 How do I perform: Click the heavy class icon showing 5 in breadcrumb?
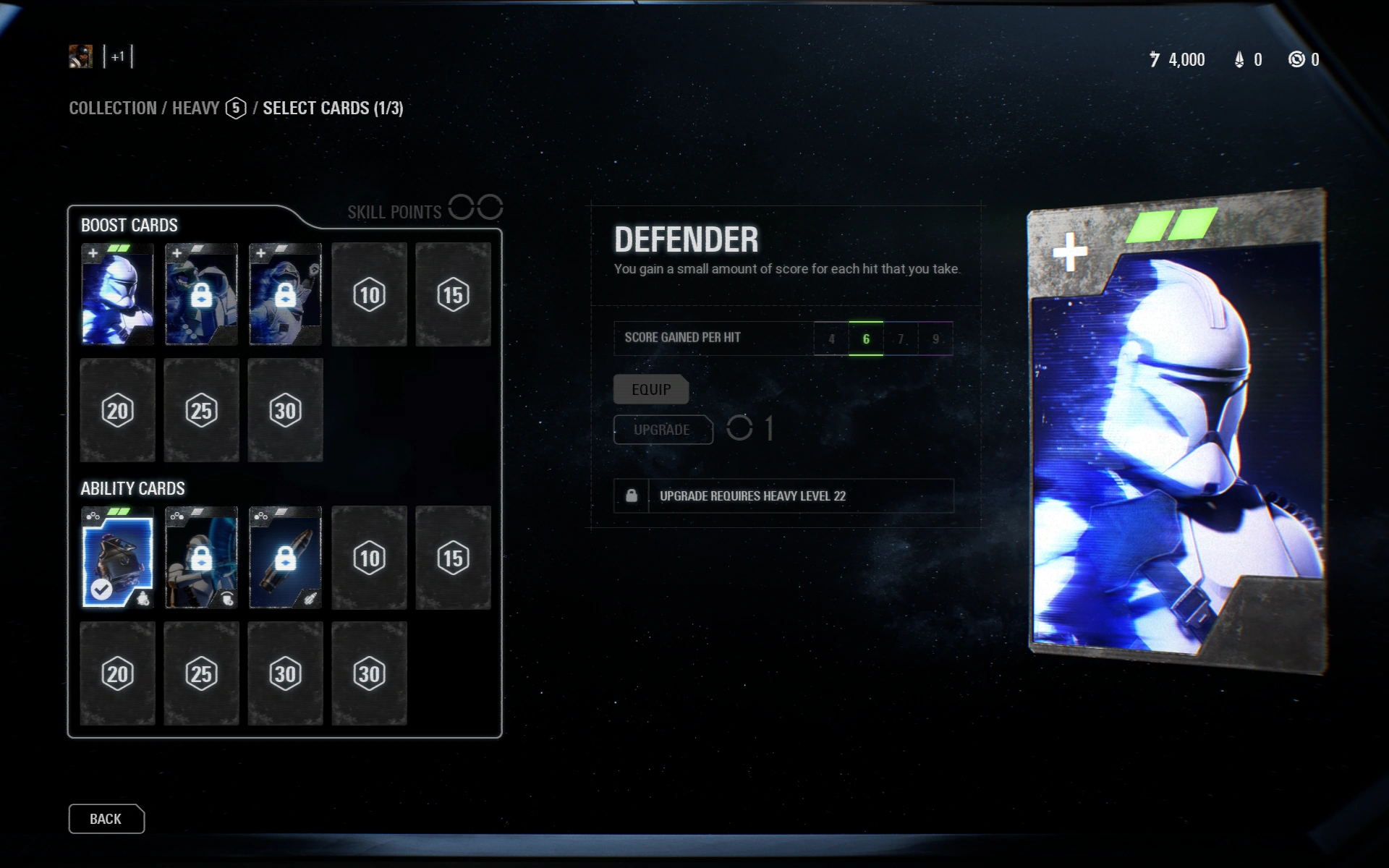pos(235,109)
